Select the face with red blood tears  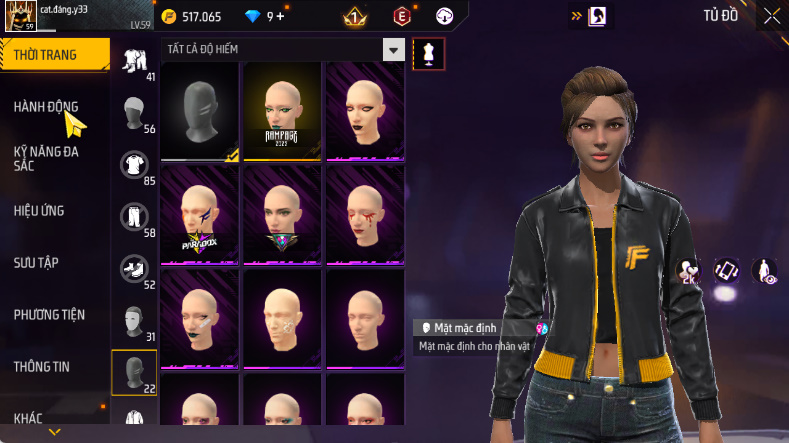point(365,214)
